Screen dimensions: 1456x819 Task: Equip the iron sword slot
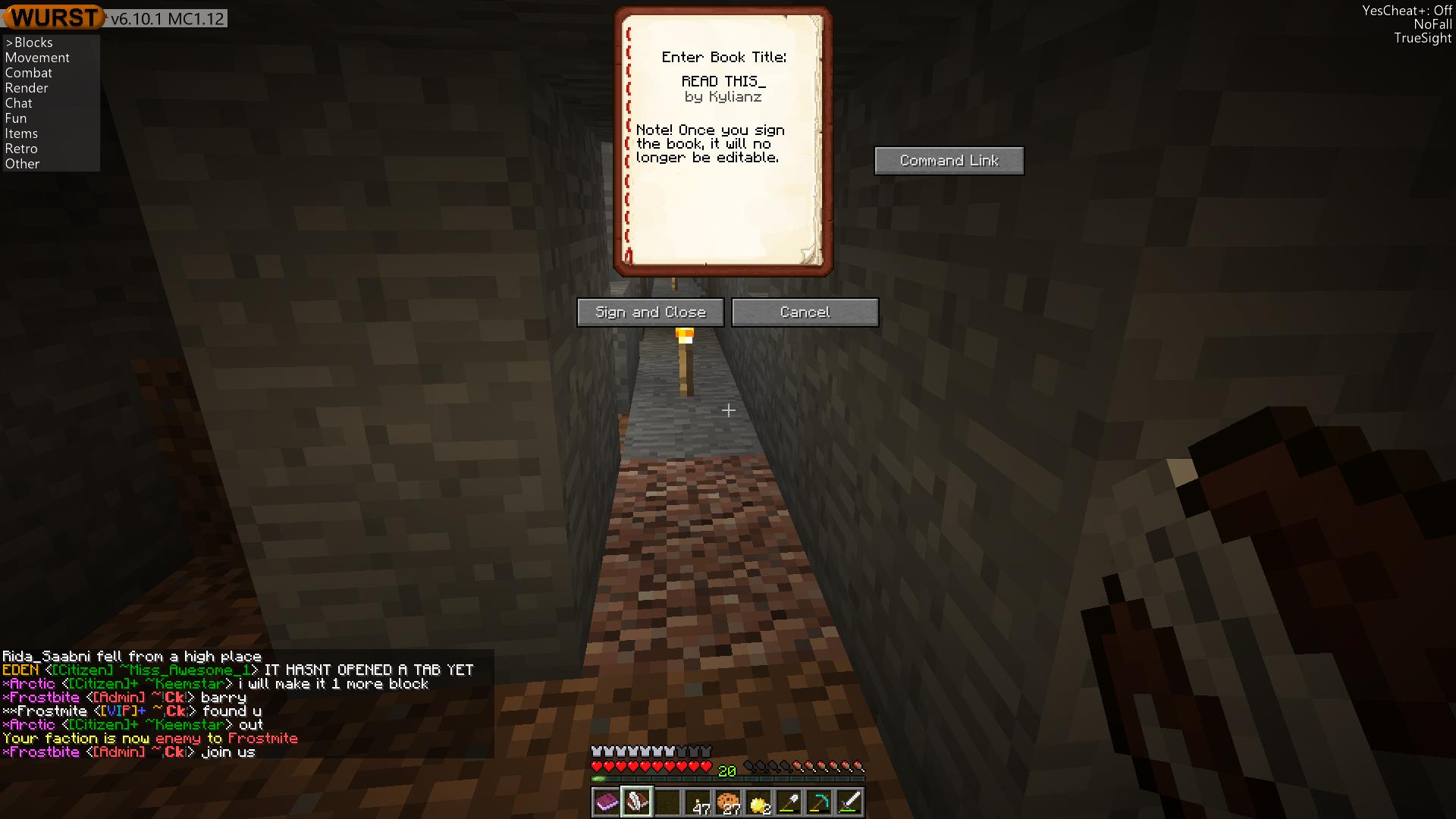(x=849, y=802)
